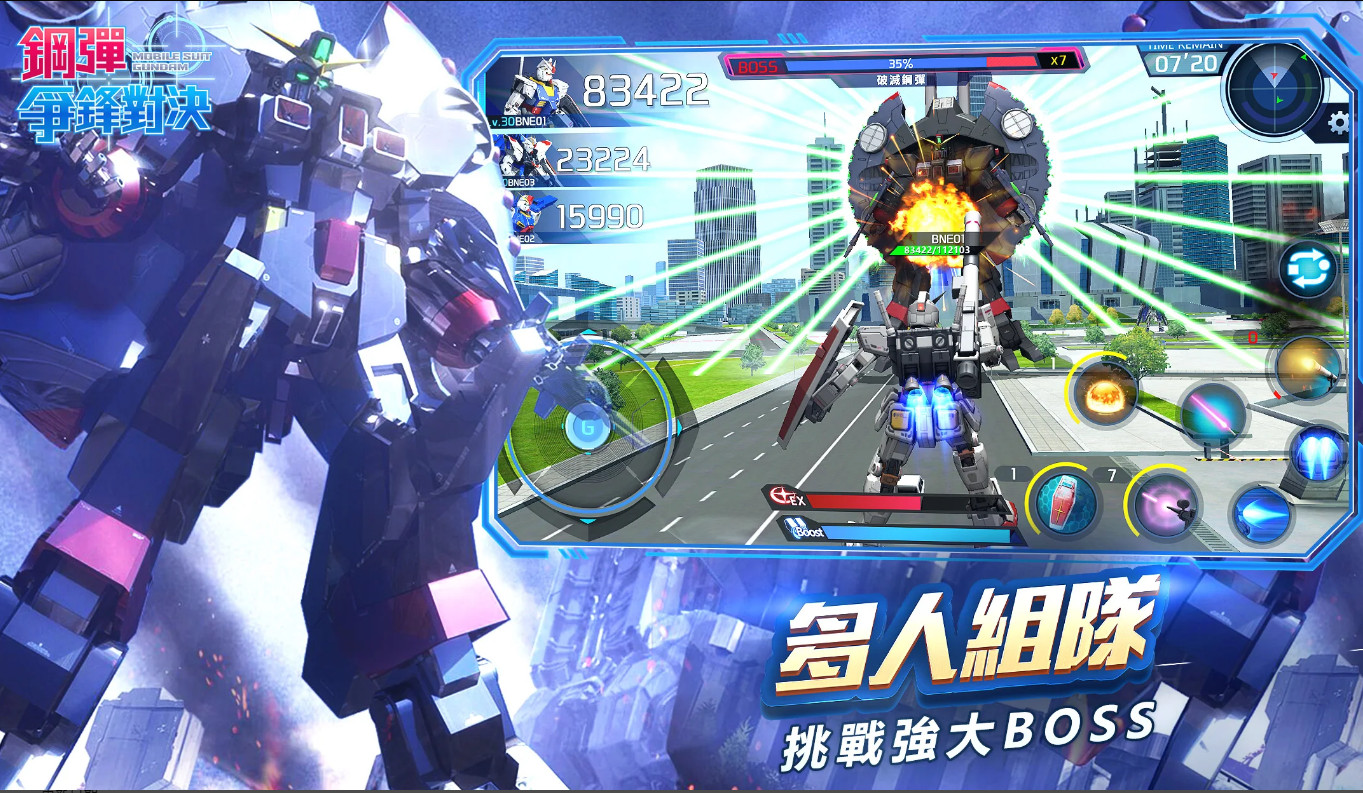Activate the beam saber melee skill
The width and height of the screenshot is (1363, 793).
[x=1215, y=413]
